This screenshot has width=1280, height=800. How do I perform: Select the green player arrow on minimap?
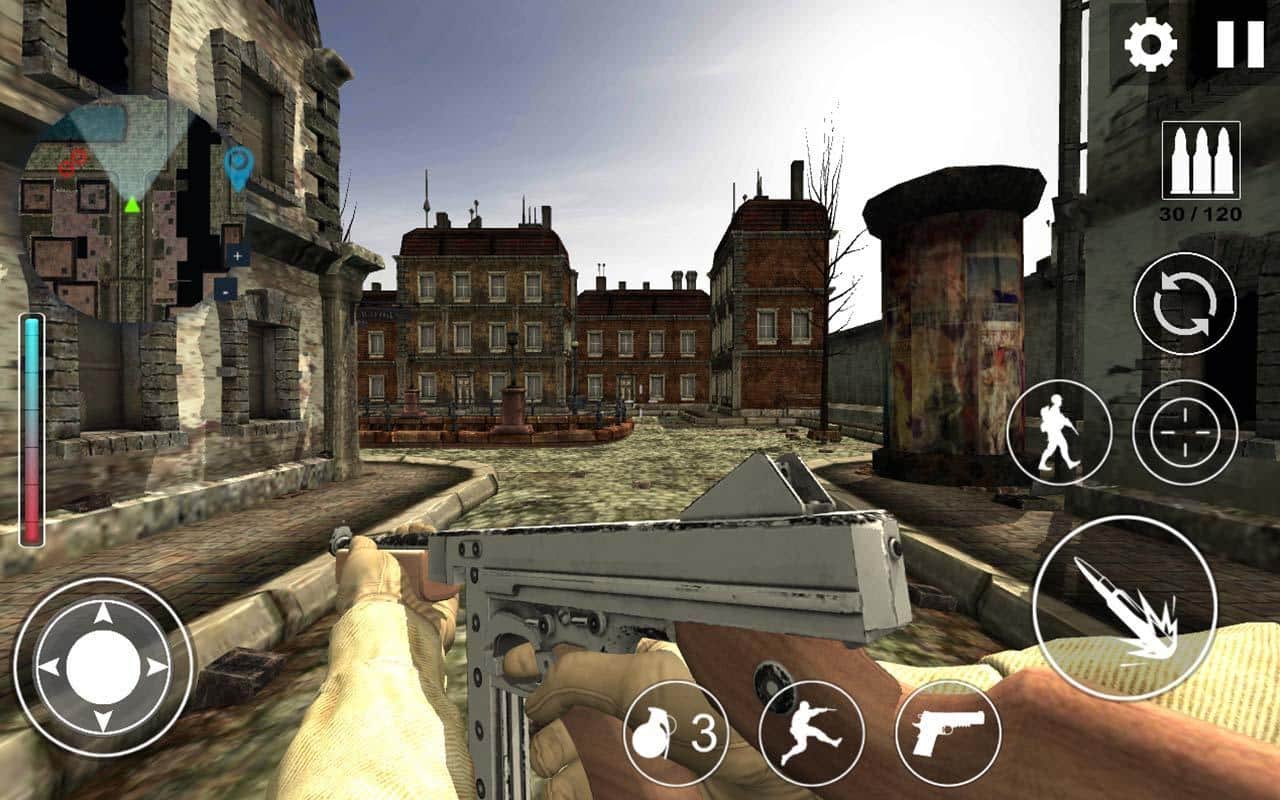(x=132, y=205)
